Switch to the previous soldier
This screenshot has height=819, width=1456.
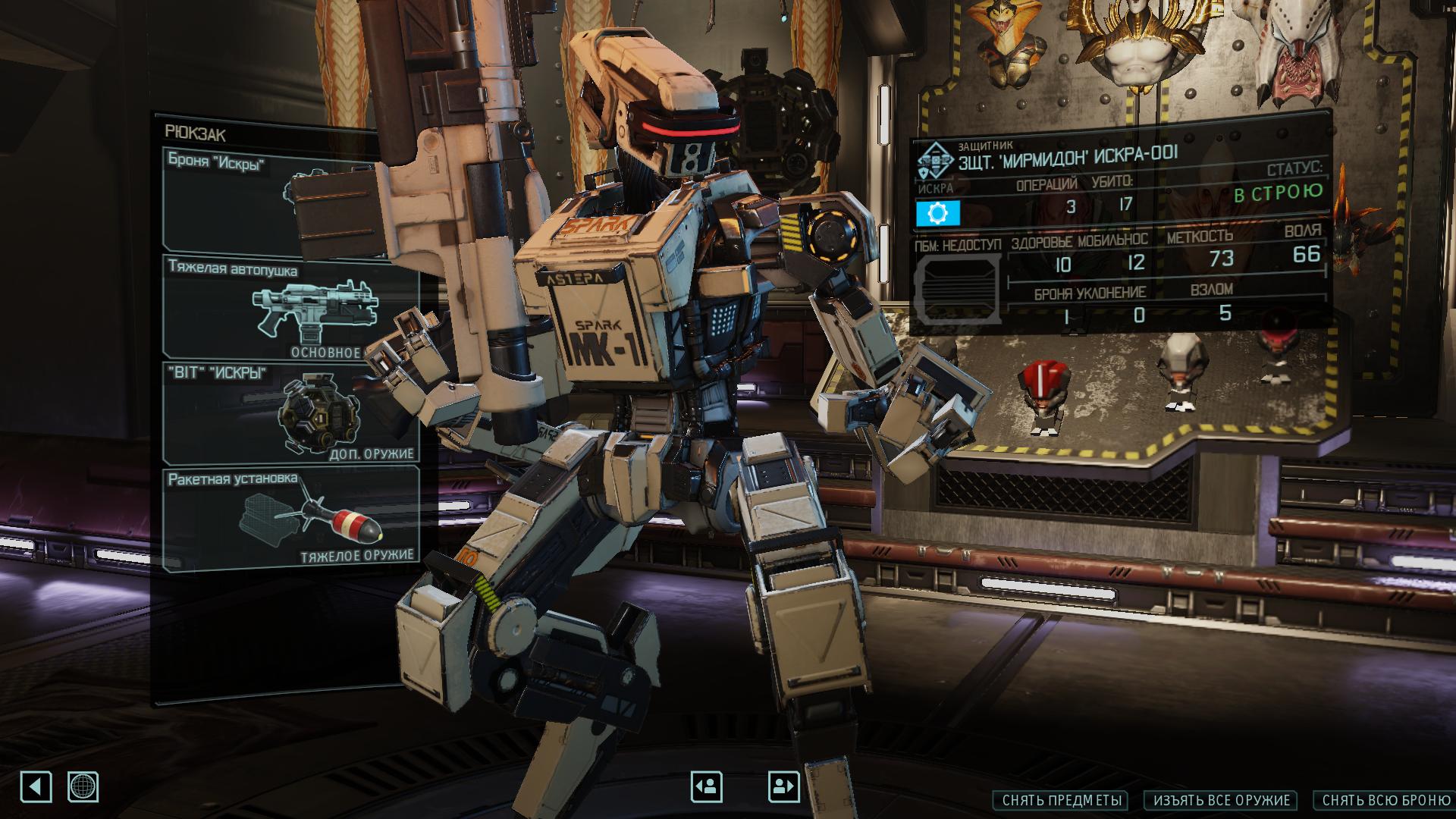[x=706, y=786]
